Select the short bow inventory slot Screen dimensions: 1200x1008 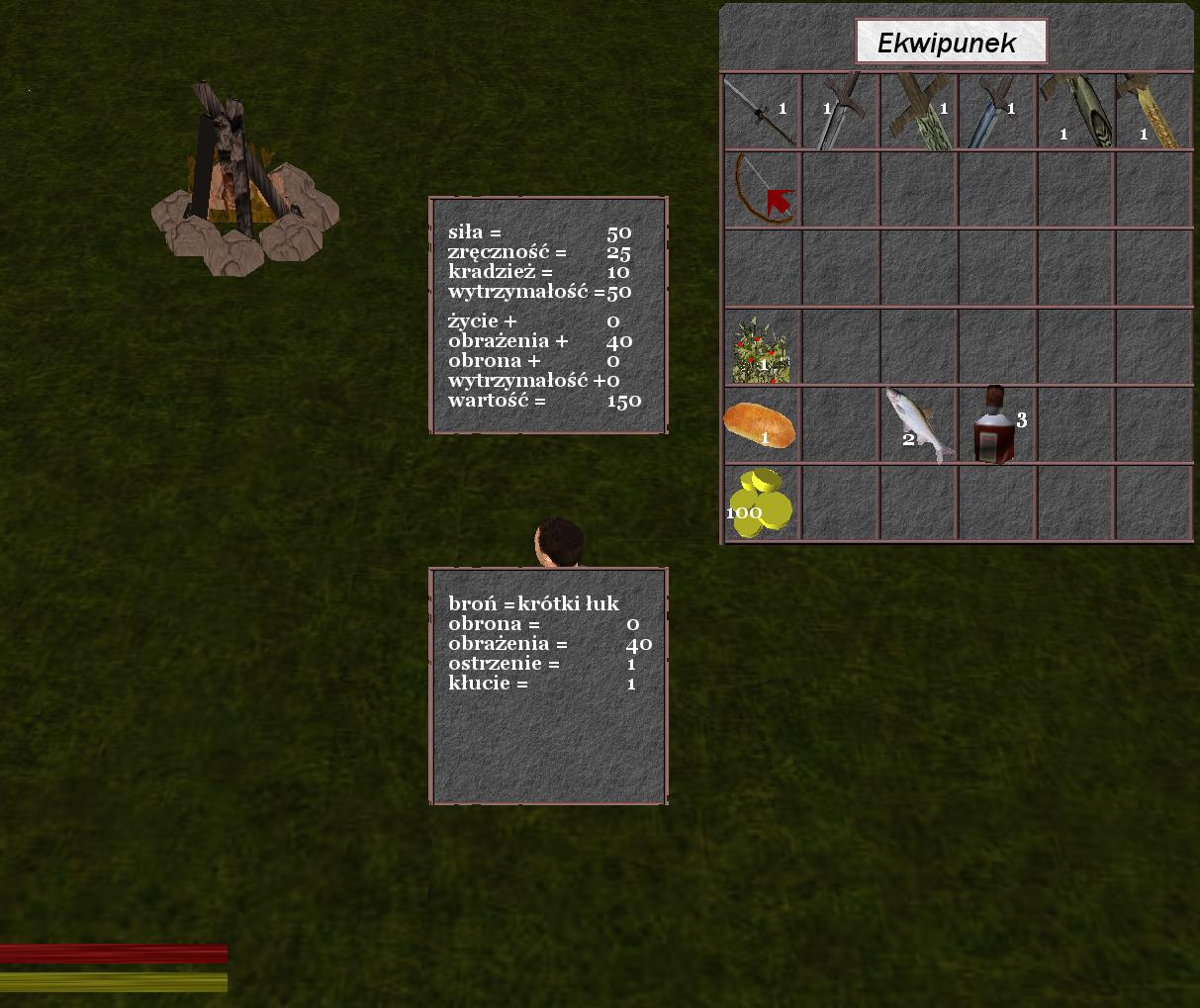761,189
